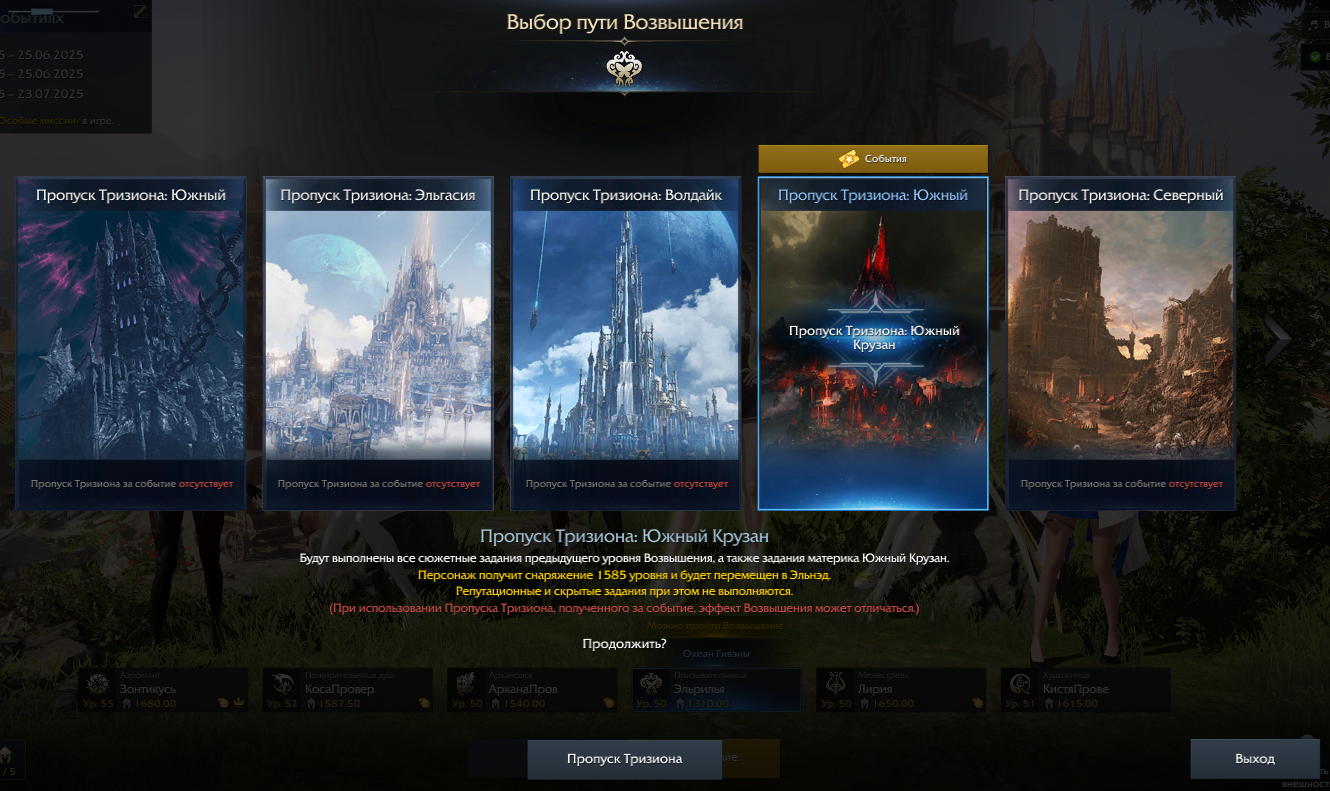
Task: Choose the Волдайк Trision pass card
Action: 625,343
